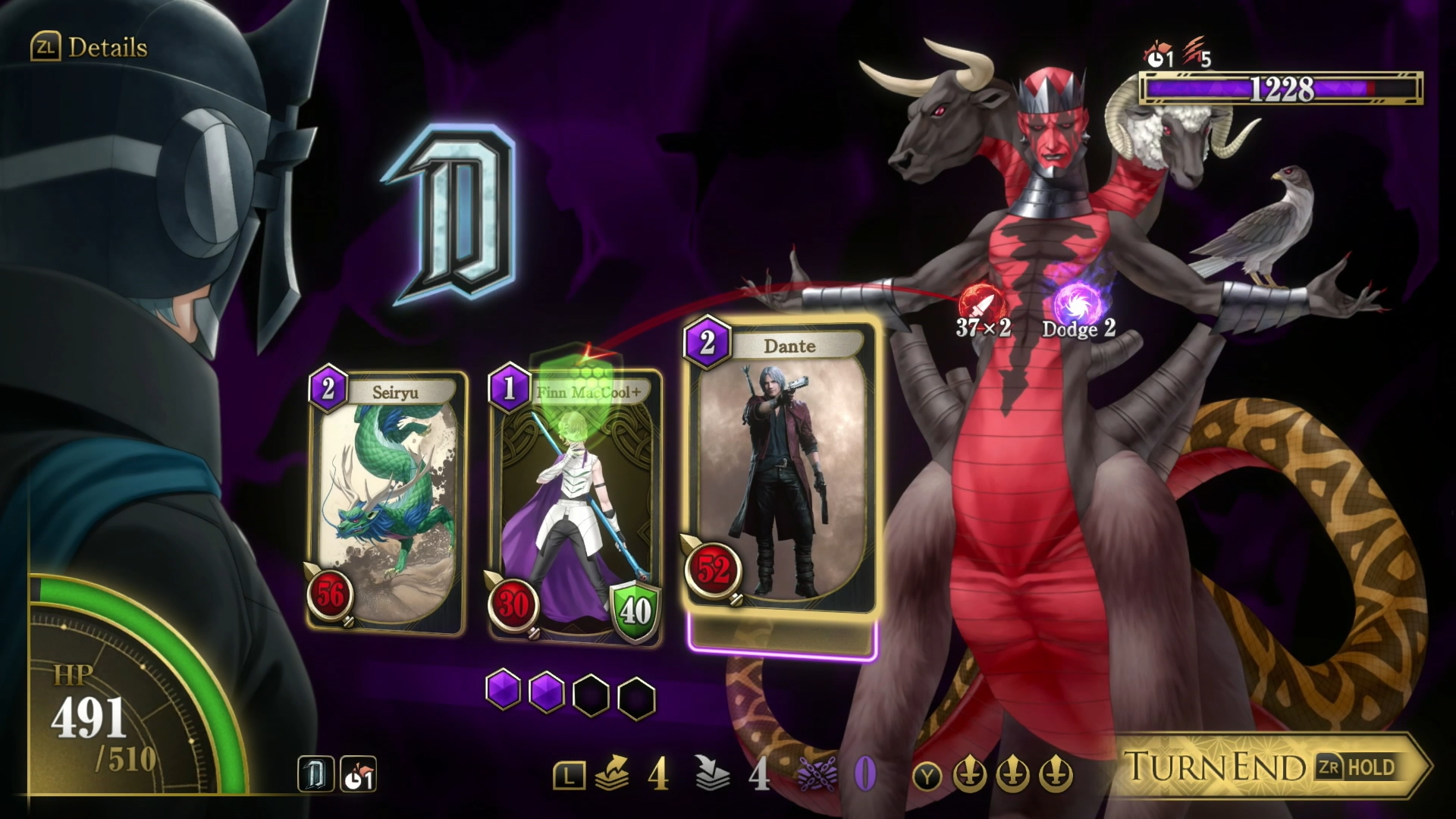Inspect the player's timer buff icon
1456x819 pixels.
click(x=358, y=775)
